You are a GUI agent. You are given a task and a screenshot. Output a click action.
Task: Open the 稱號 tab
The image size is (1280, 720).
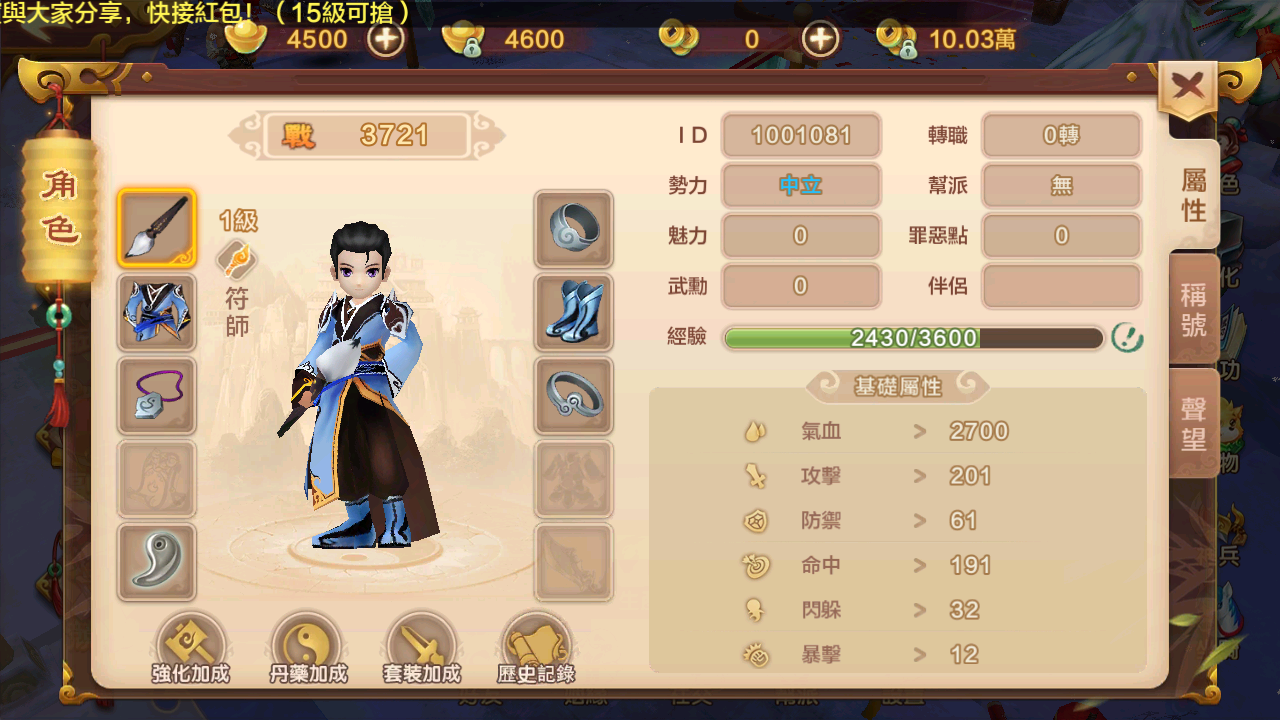pos(1194,309)
